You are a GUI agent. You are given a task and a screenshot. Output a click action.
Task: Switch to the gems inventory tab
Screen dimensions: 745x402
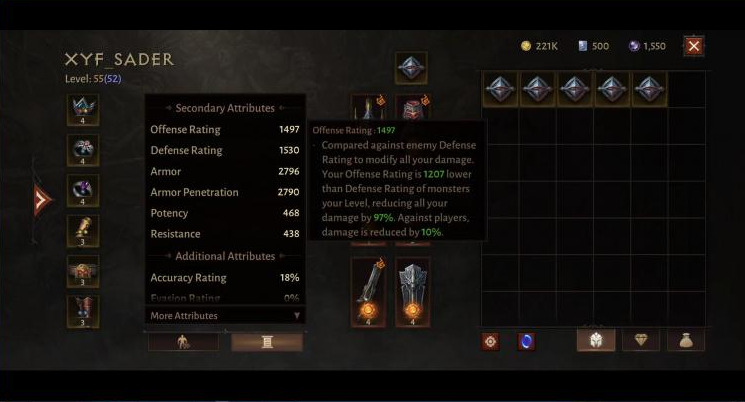click(x=641, y=340)
